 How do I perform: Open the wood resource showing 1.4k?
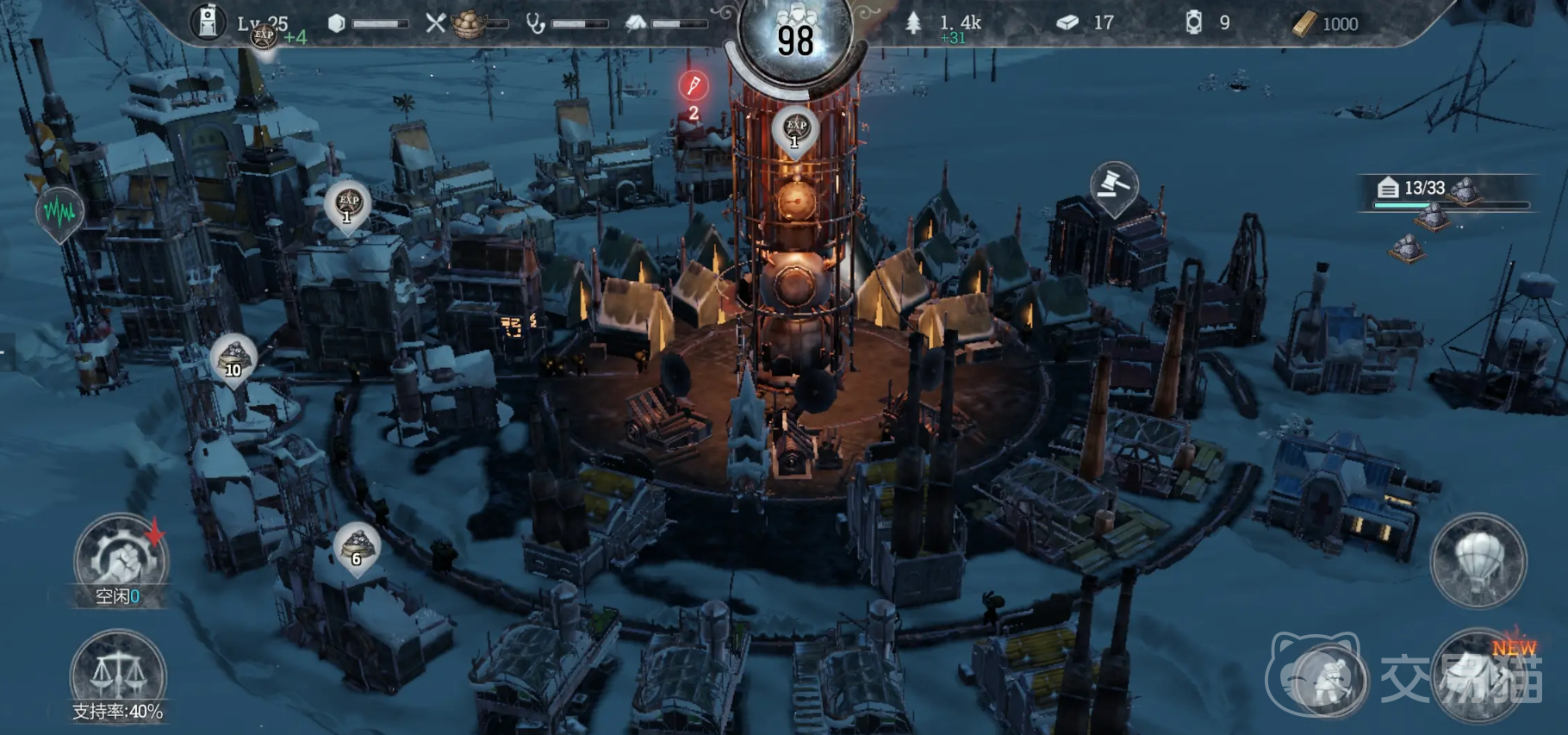[946, 24]
